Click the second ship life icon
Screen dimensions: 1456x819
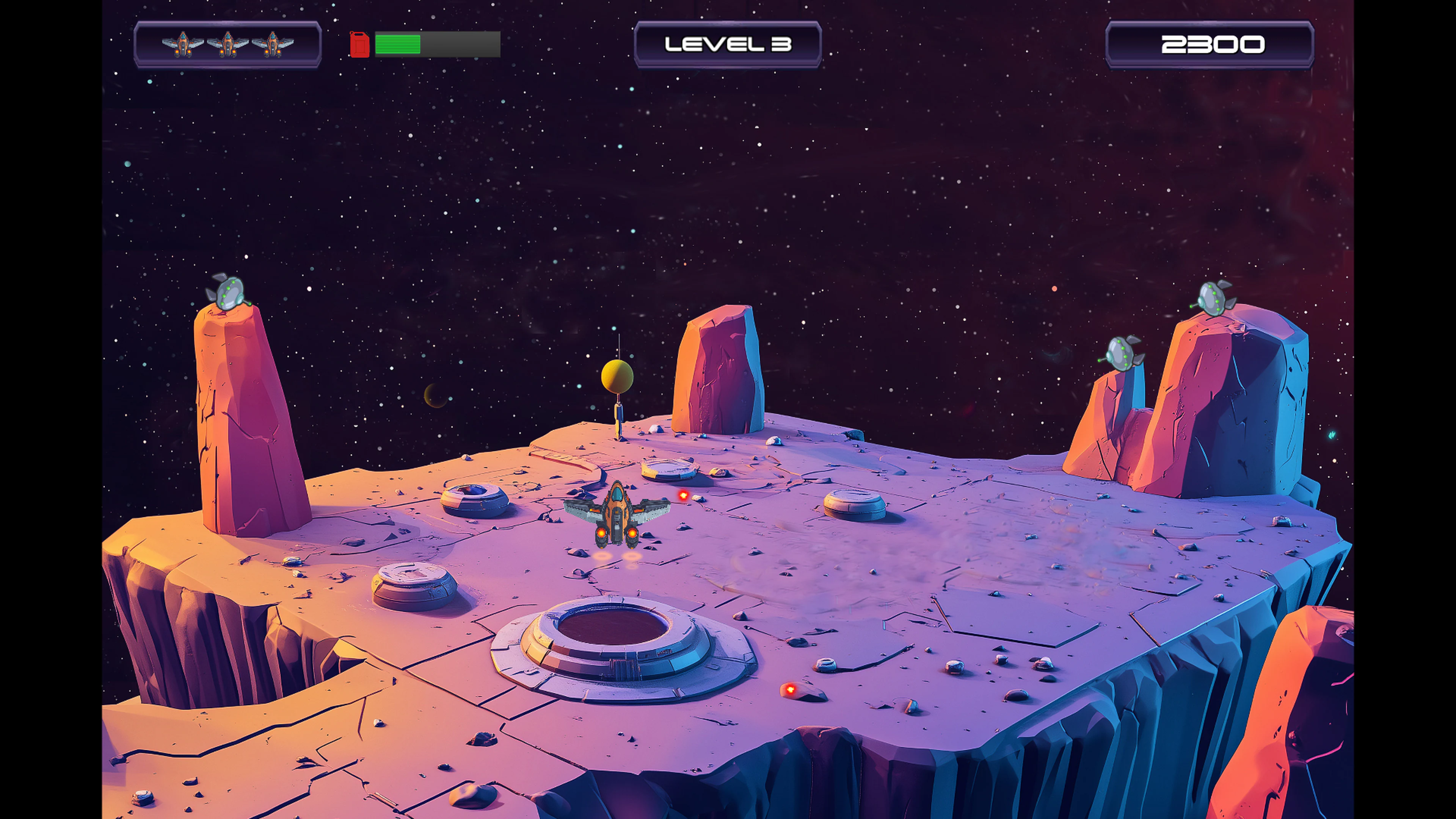click(x=227, y=44)
